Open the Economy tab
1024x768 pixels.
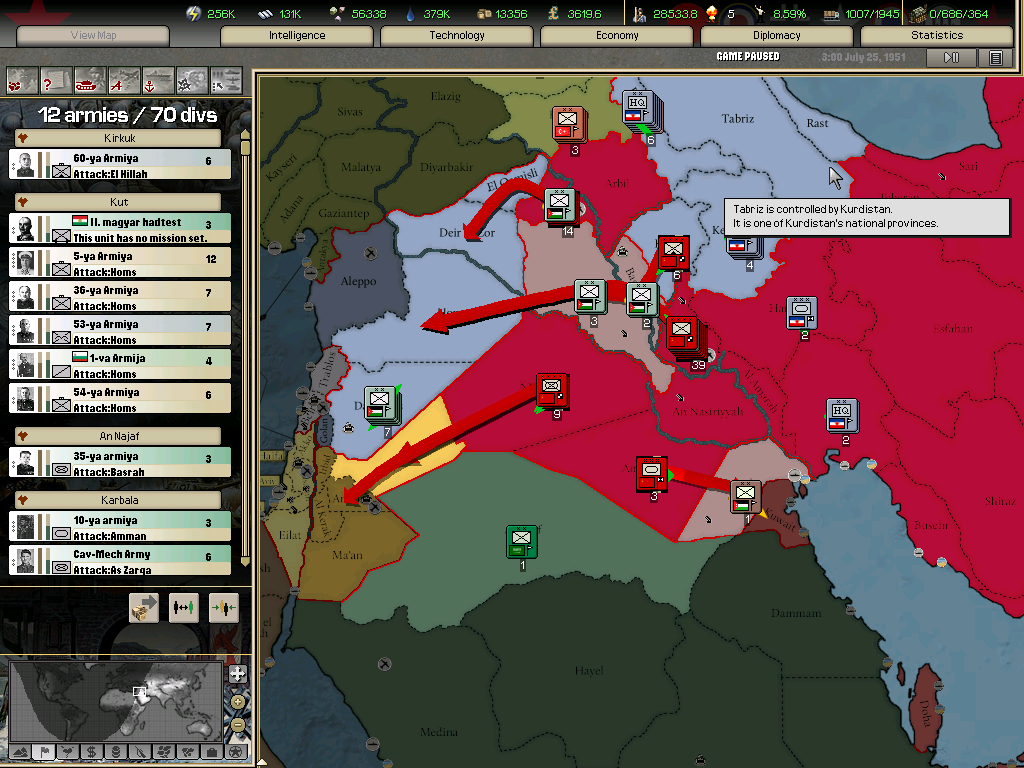click(x=617, y=36)
